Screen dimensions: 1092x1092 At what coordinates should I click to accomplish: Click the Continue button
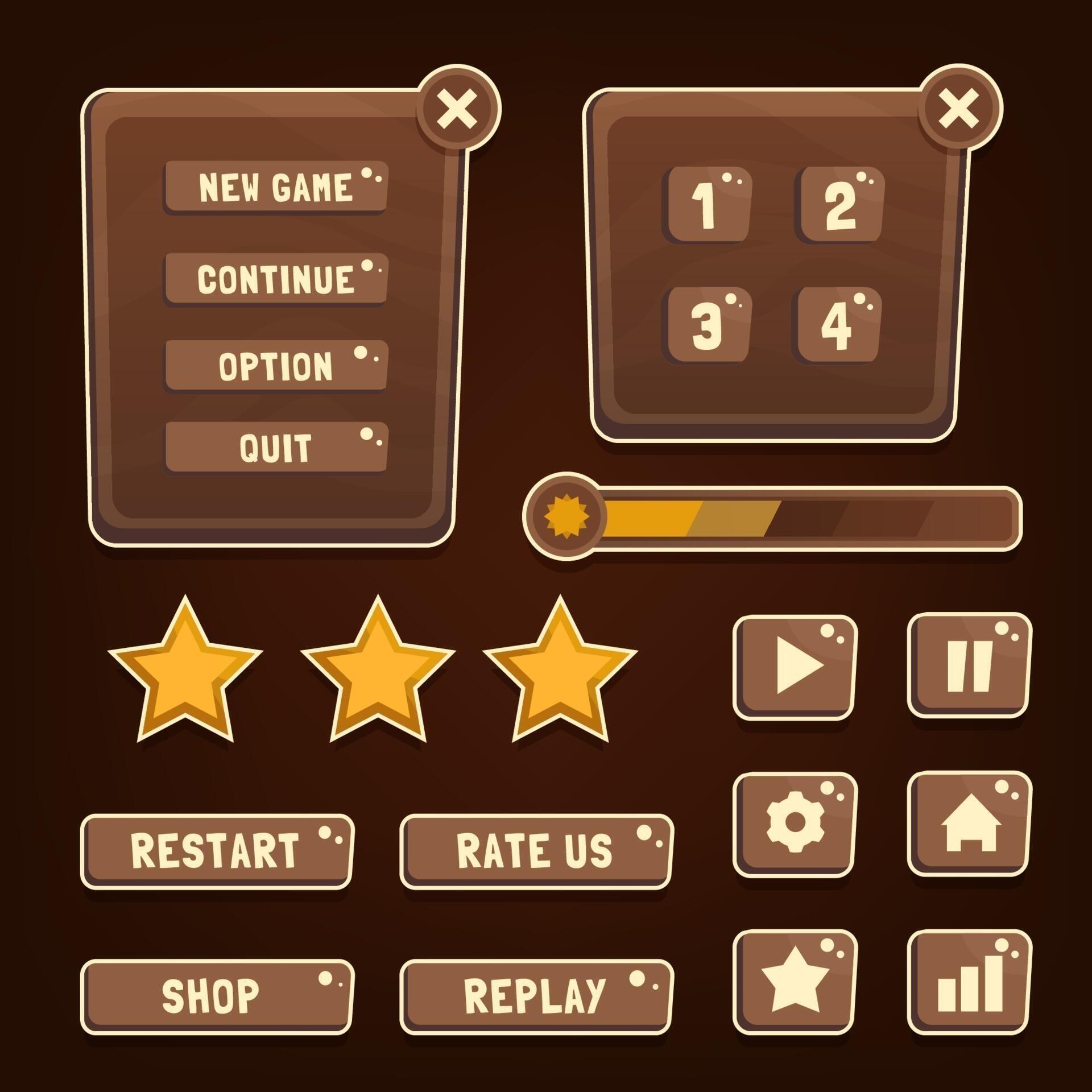(276, 279)
